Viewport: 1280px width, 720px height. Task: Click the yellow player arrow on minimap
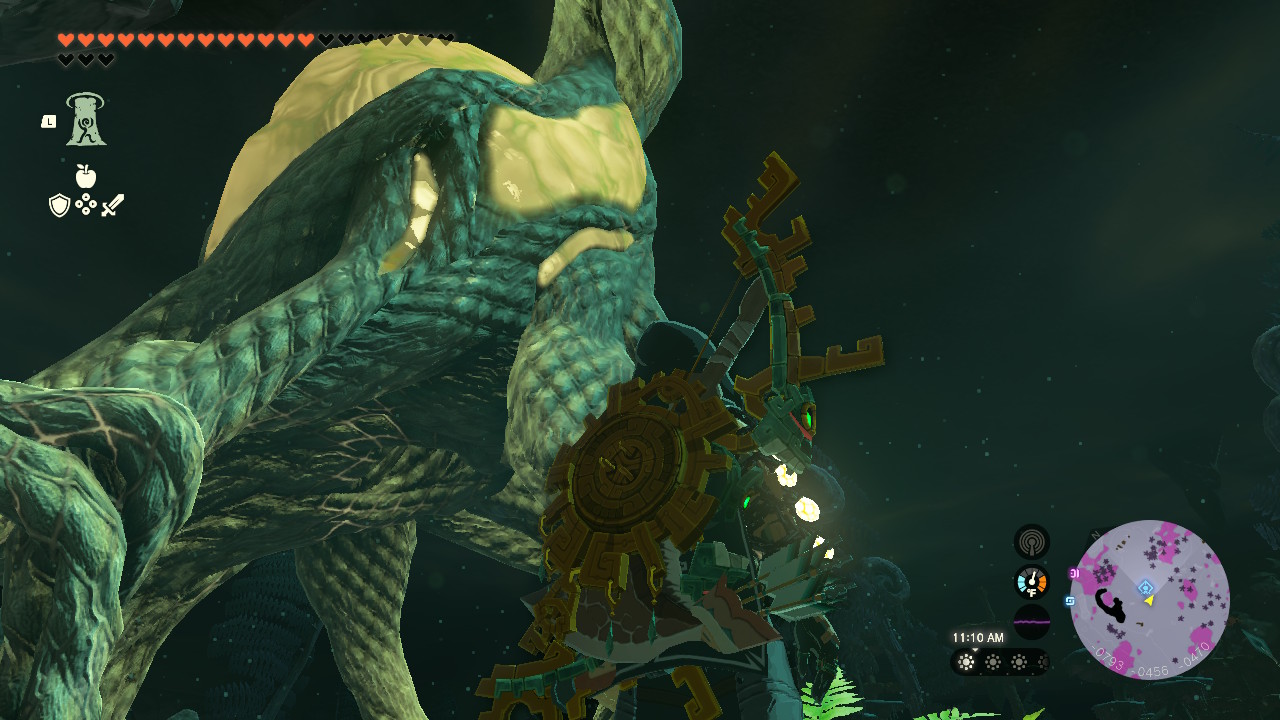[x=1149, y=601]
